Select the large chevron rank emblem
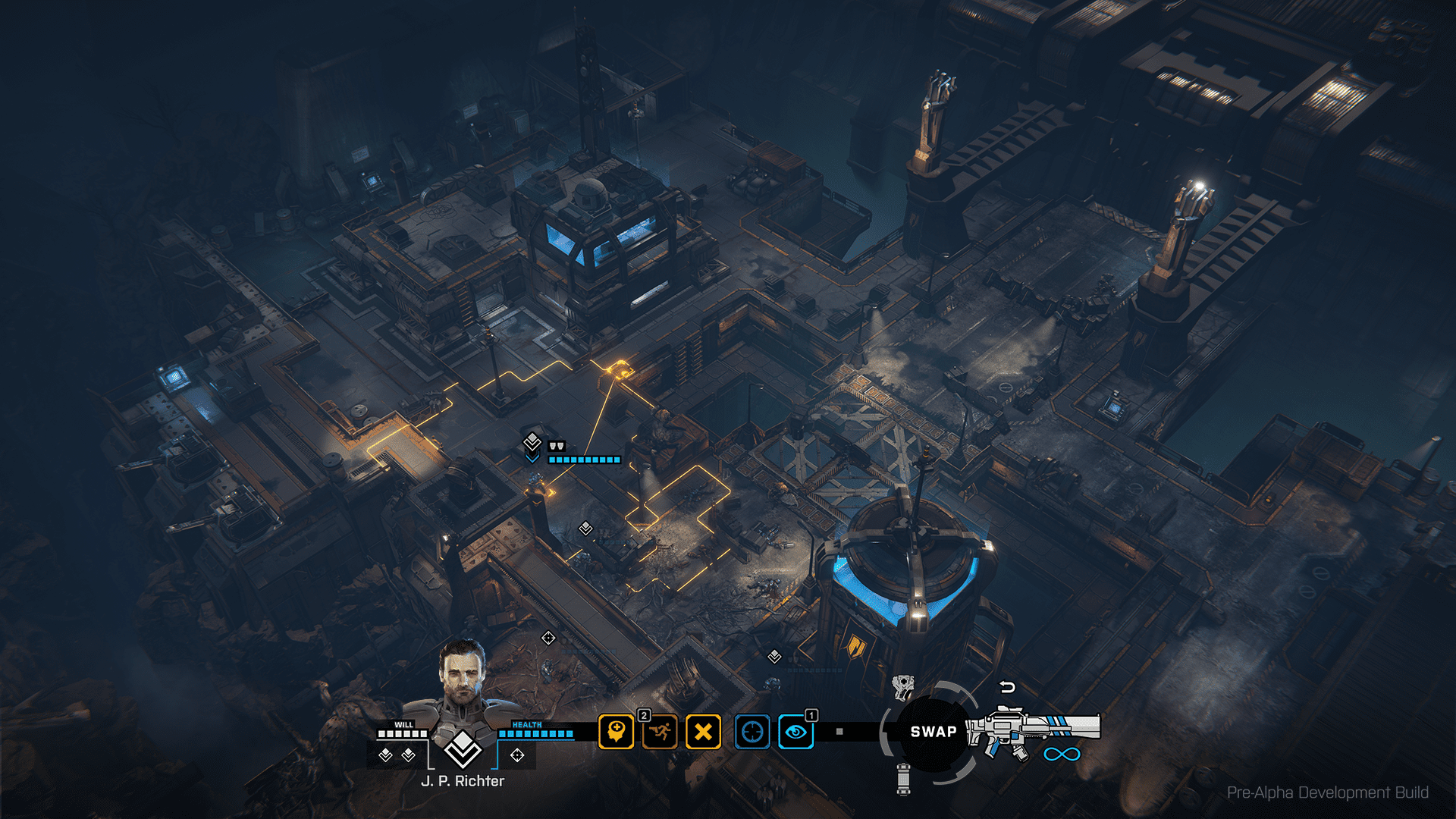Screen dimensions: 1456x819 coord(463,749)
